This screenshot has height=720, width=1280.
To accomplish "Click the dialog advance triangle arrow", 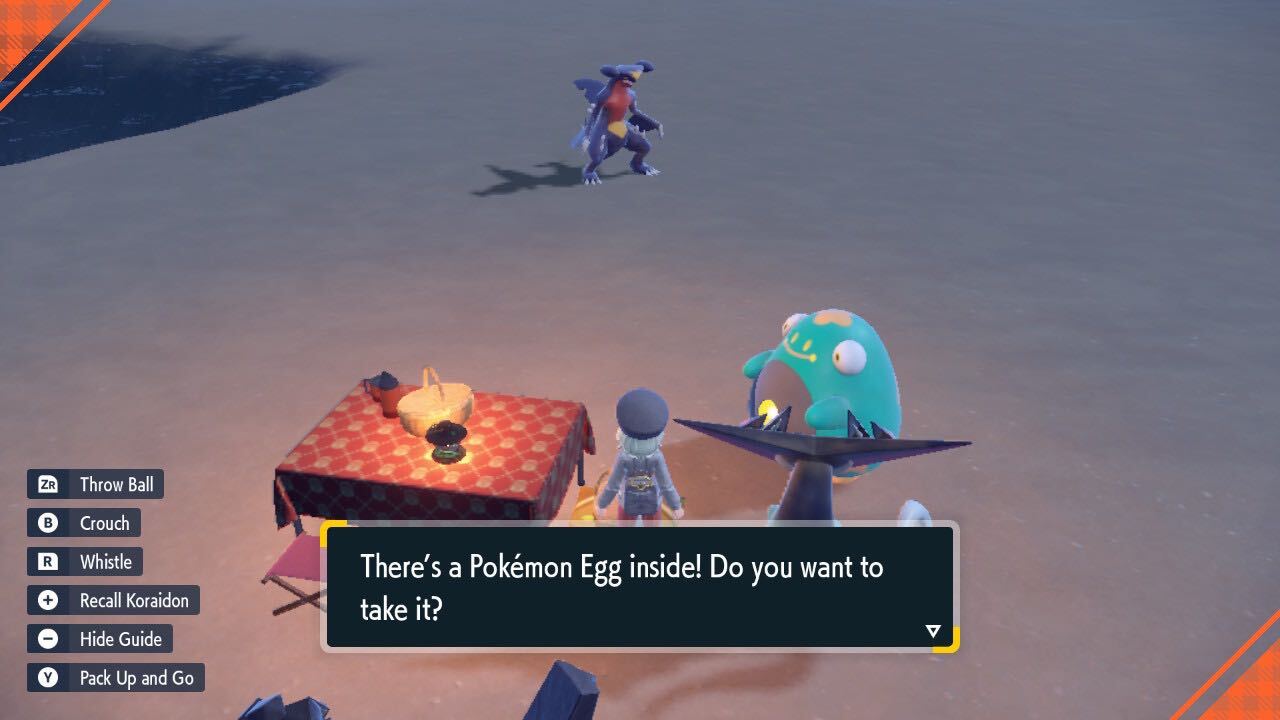I will click(931, 630).
